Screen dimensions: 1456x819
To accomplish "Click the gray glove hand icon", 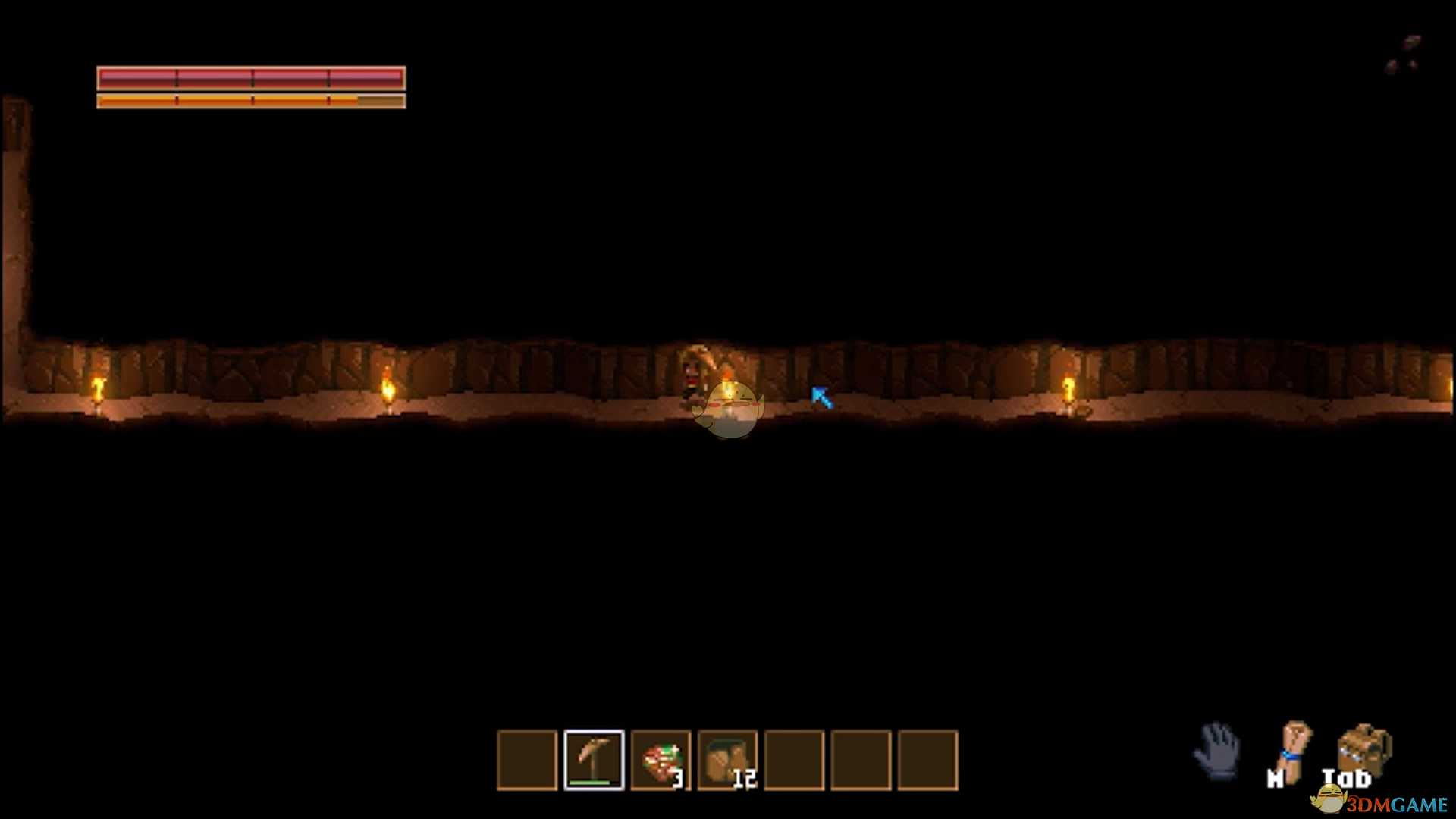I will pyautogui.click(x=1217, y=750).
